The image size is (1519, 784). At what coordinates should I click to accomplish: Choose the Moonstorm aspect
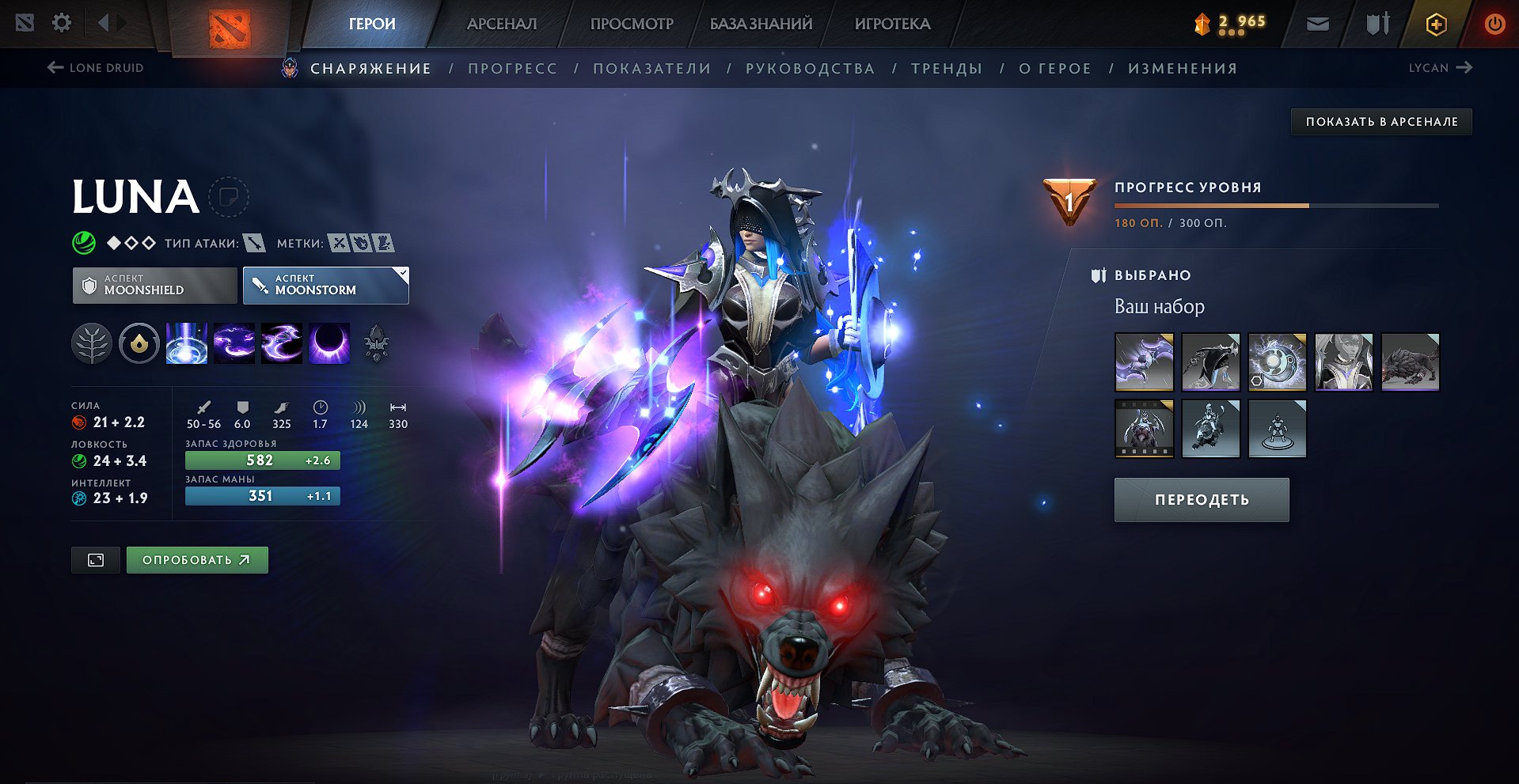tap(325, 285)
